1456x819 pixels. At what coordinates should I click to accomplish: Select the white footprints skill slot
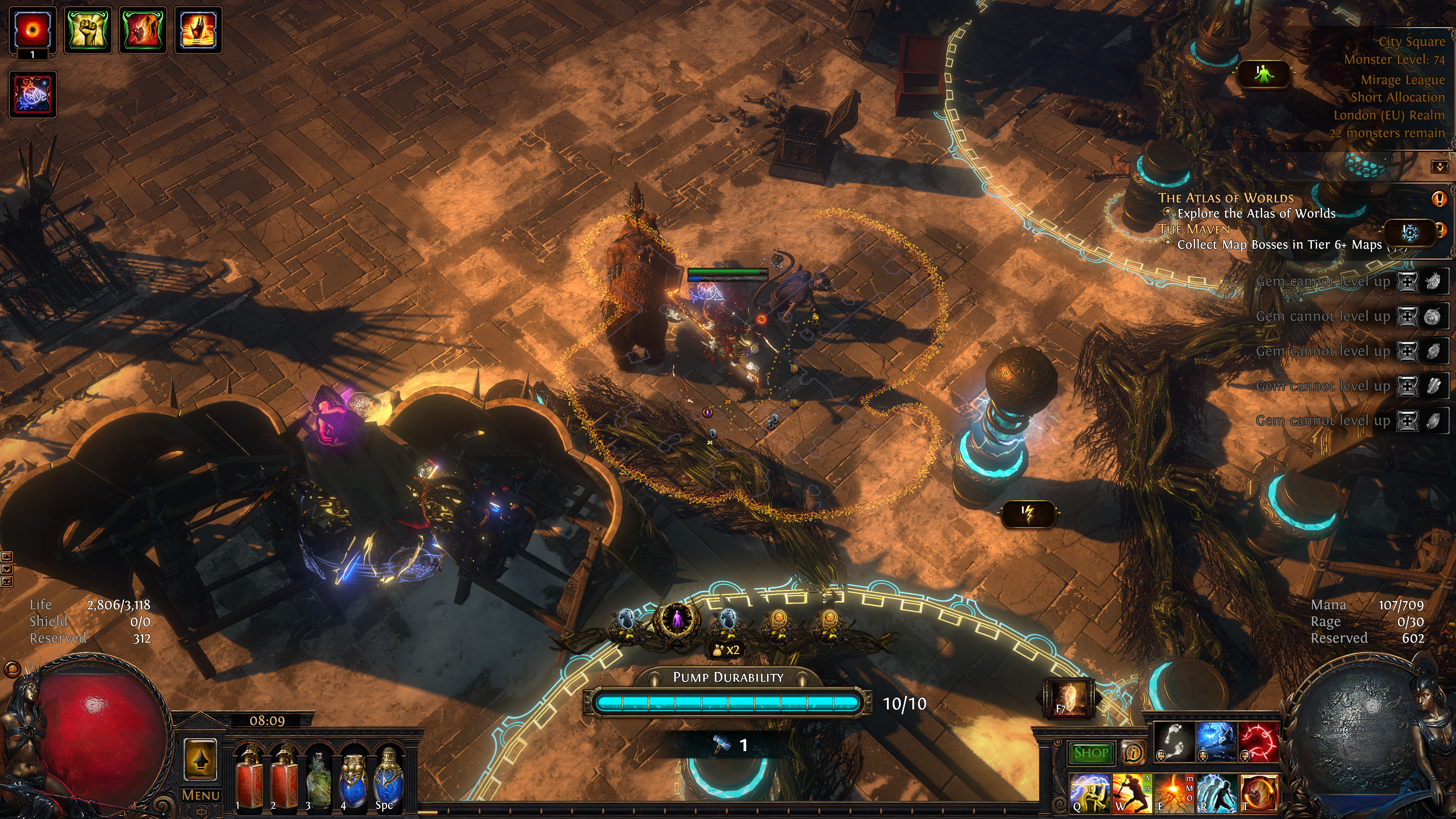[x=1174, y=742]
